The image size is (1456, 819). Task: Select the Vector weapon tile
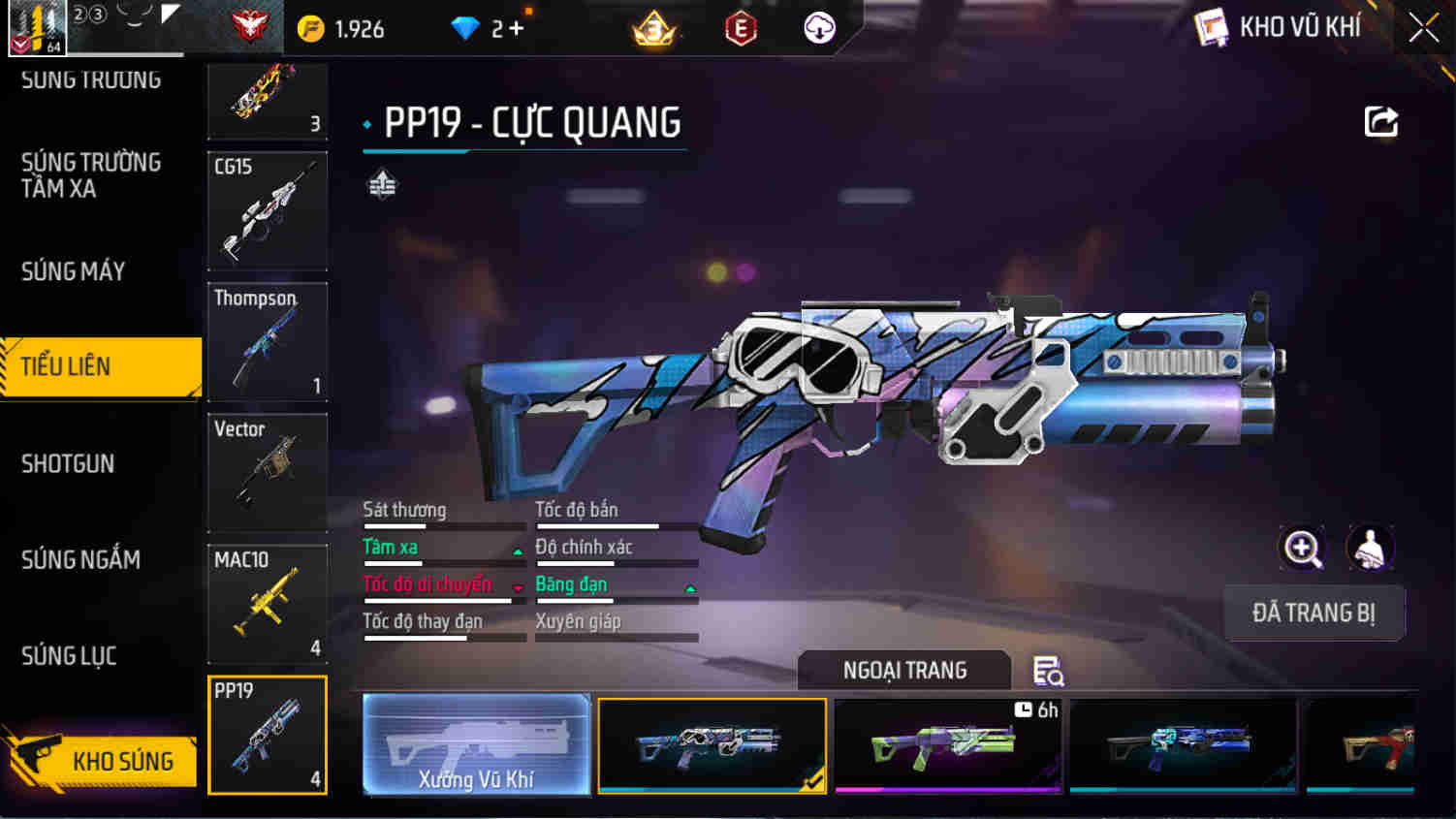click(x=268, y=472)
